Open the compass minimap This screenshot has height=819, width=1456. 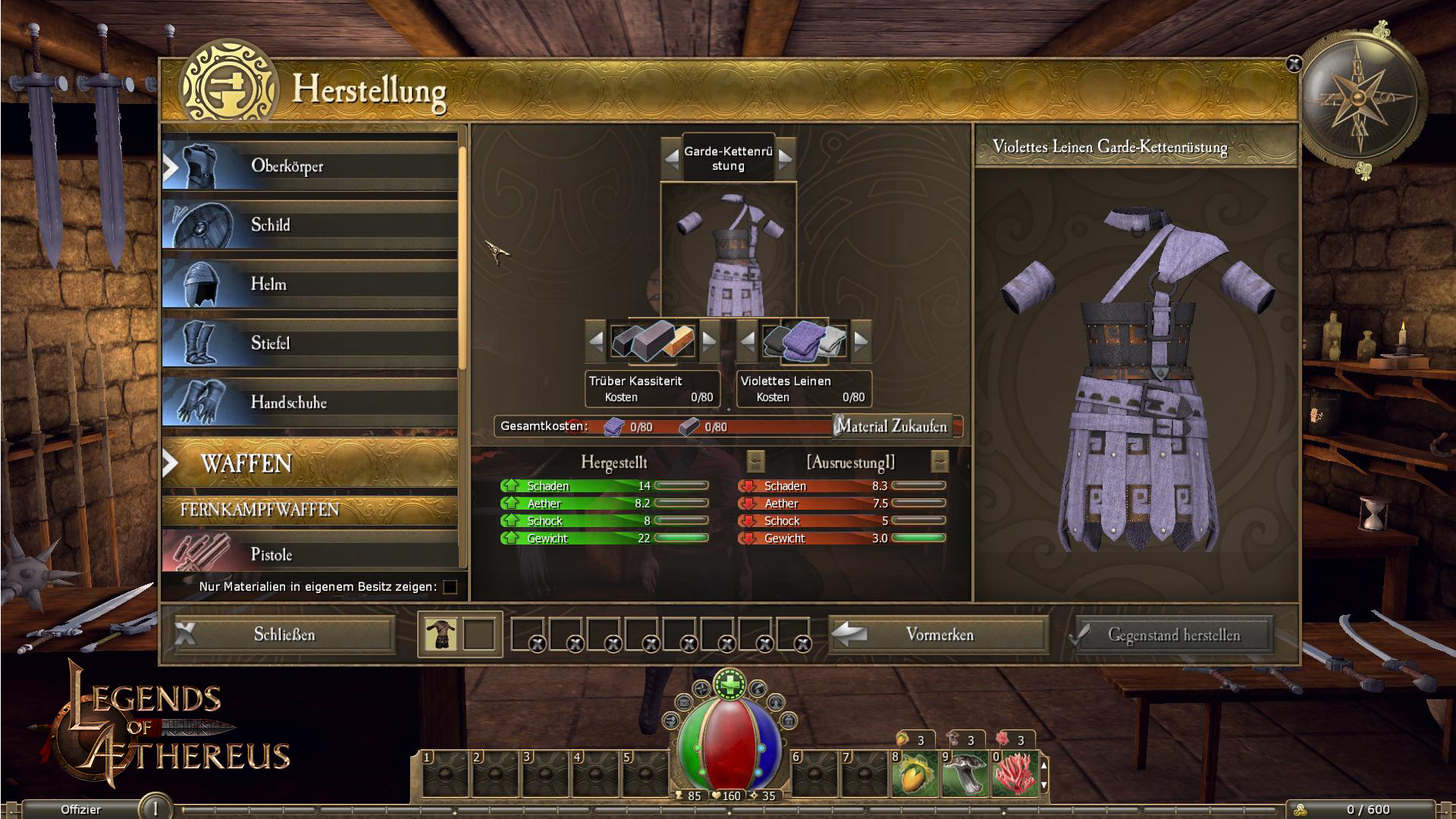pos(1358,98)
